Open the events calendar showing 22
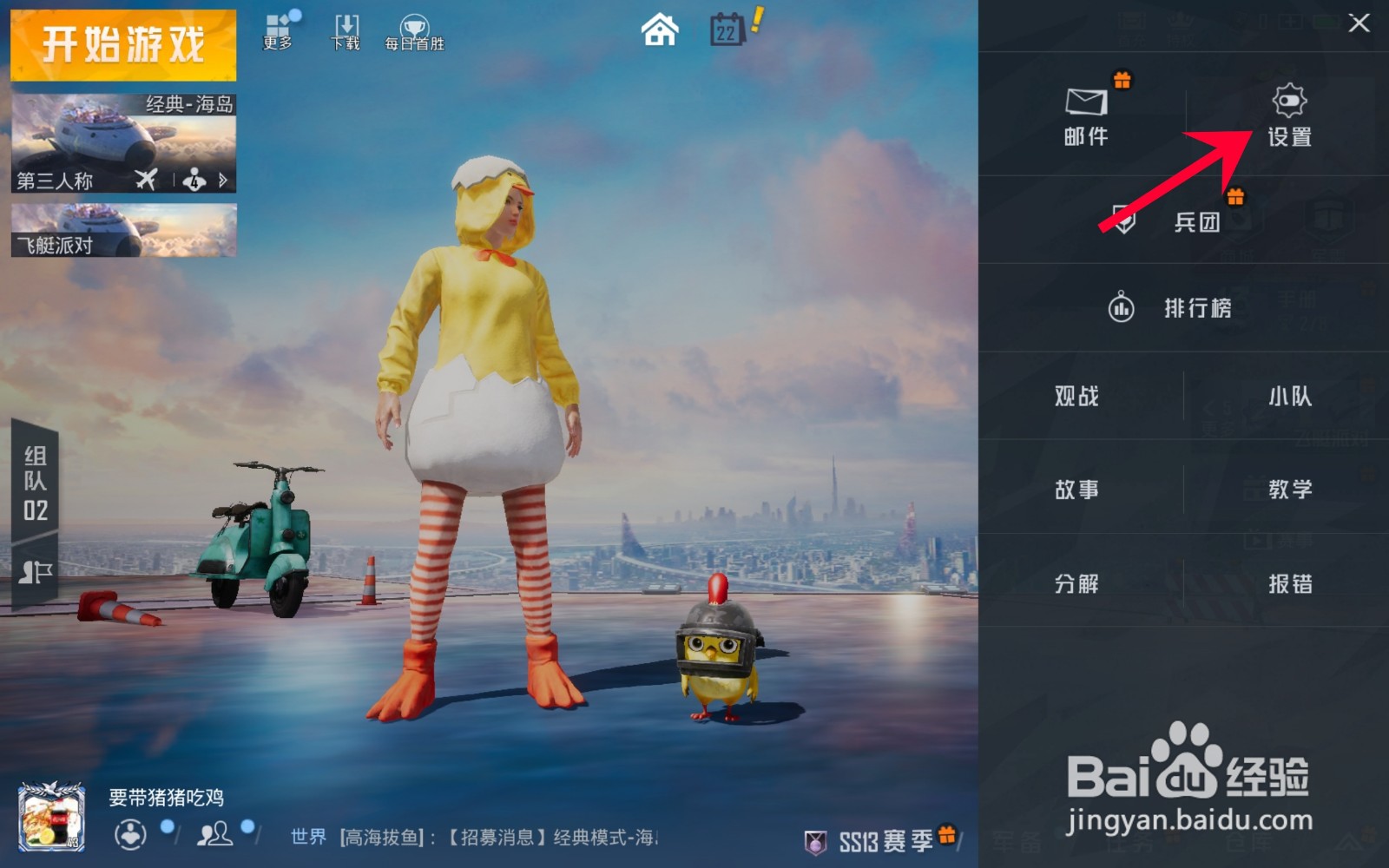1389x868 pixels. (729, 32)
